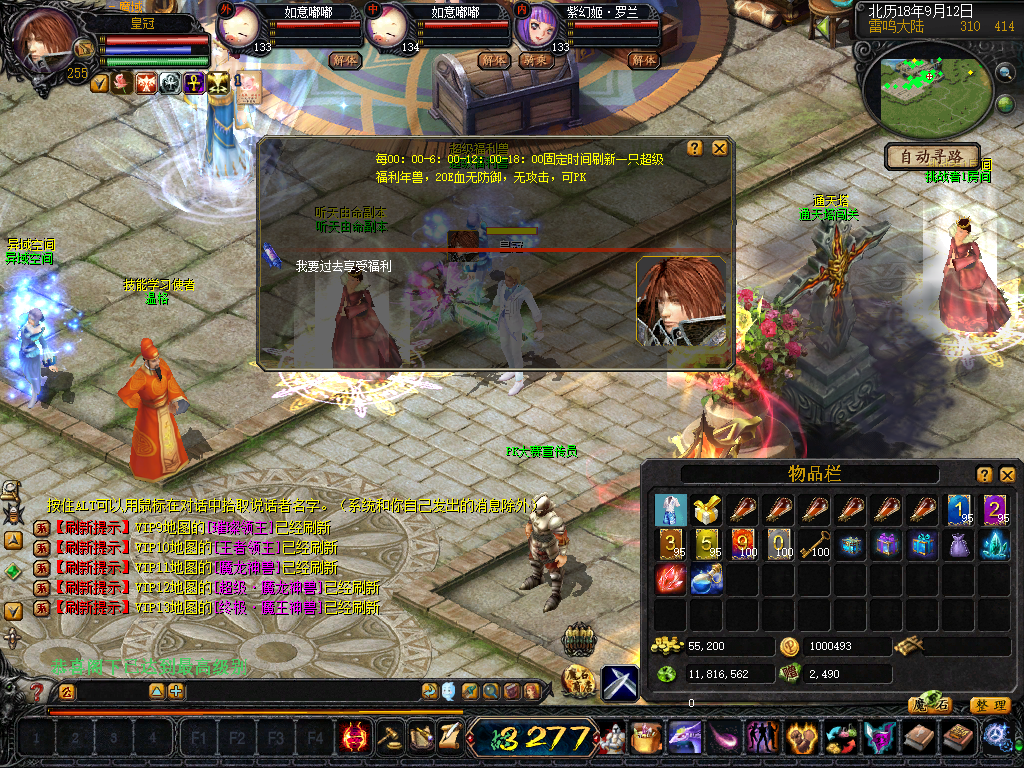Pick the blue potion flask in inventory
Viewport: 1024px width, 768px height.
pyautogui.click(x=706, y=580)
